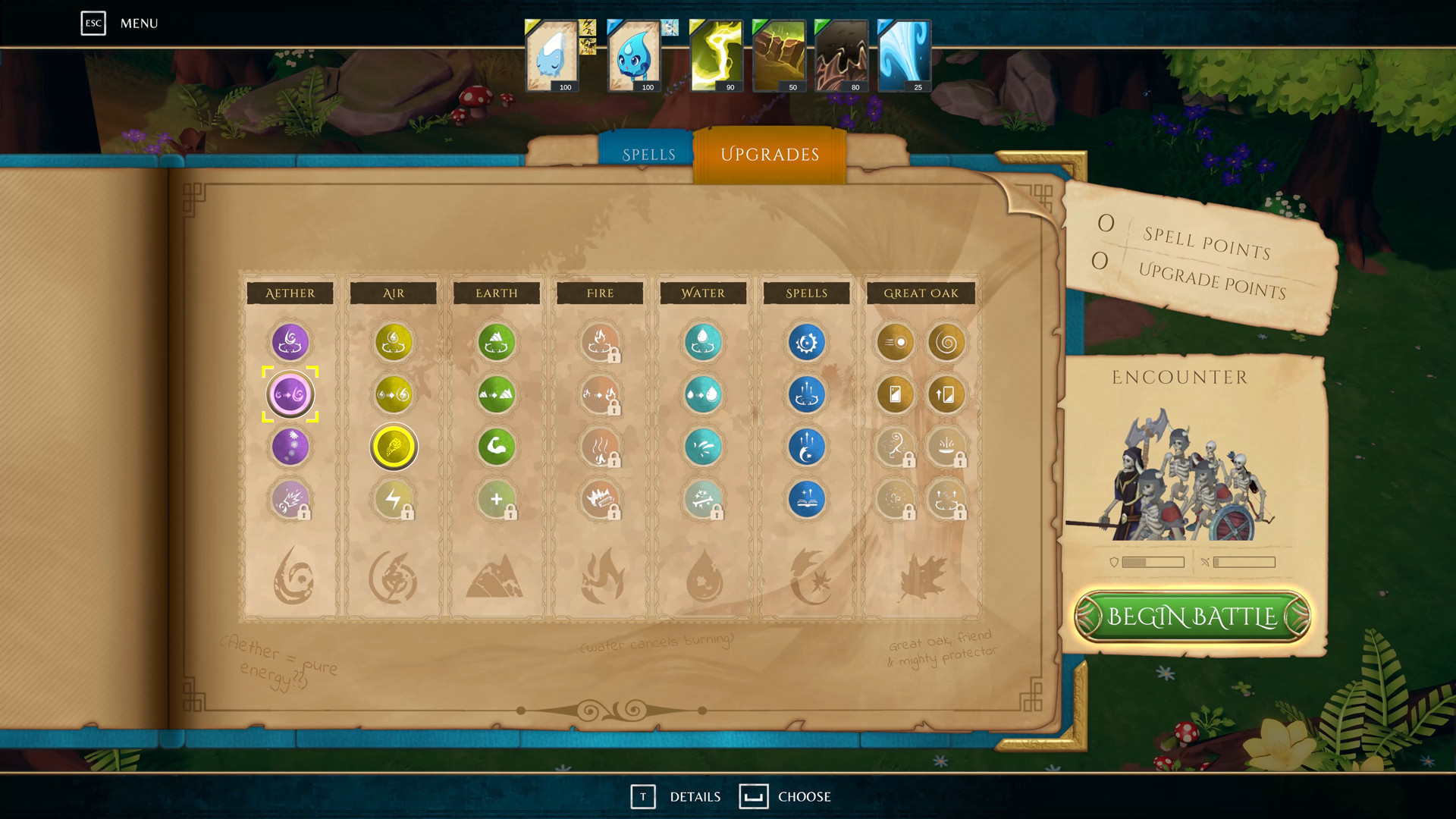This screenshot has height=819, width=1456.
Task: Select the Water splash upgrade
Action: tap(703, 447)
